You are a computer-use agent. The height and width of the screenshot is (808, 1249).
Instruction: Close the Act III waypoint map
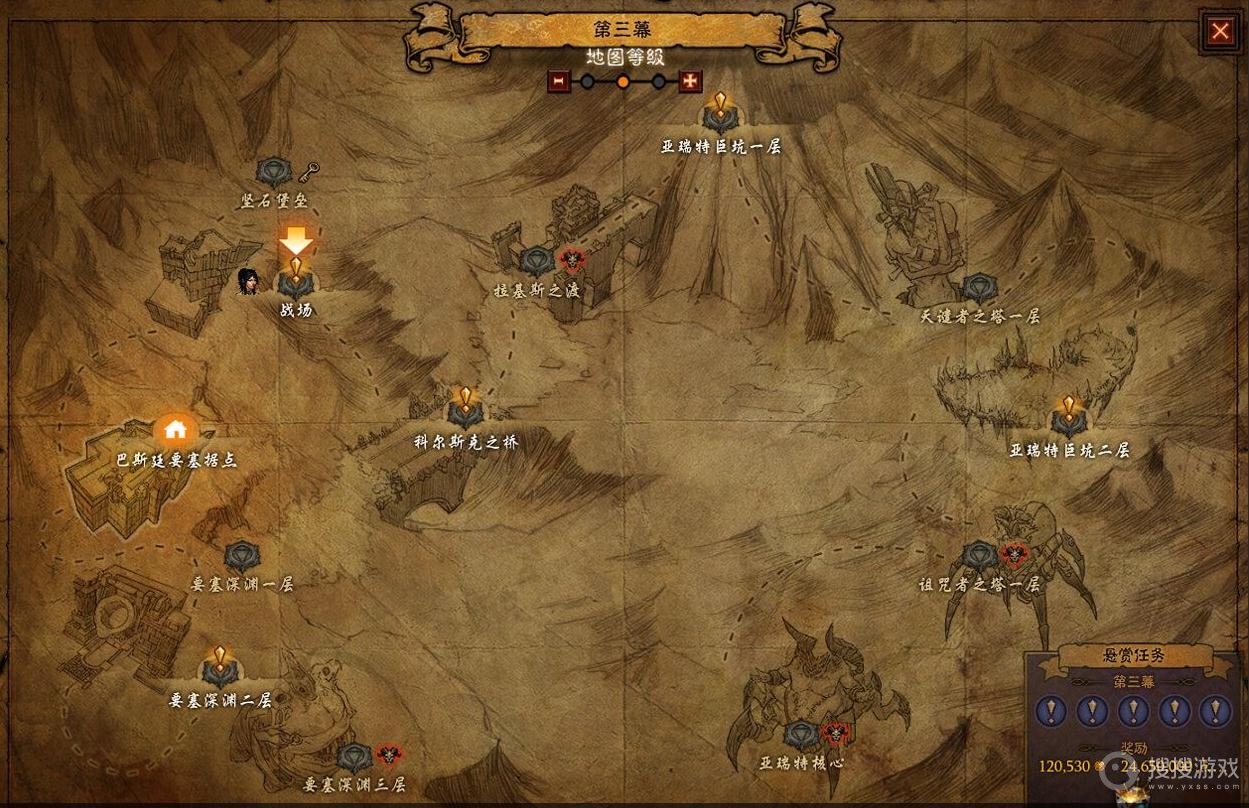(x=1220, y=31)
